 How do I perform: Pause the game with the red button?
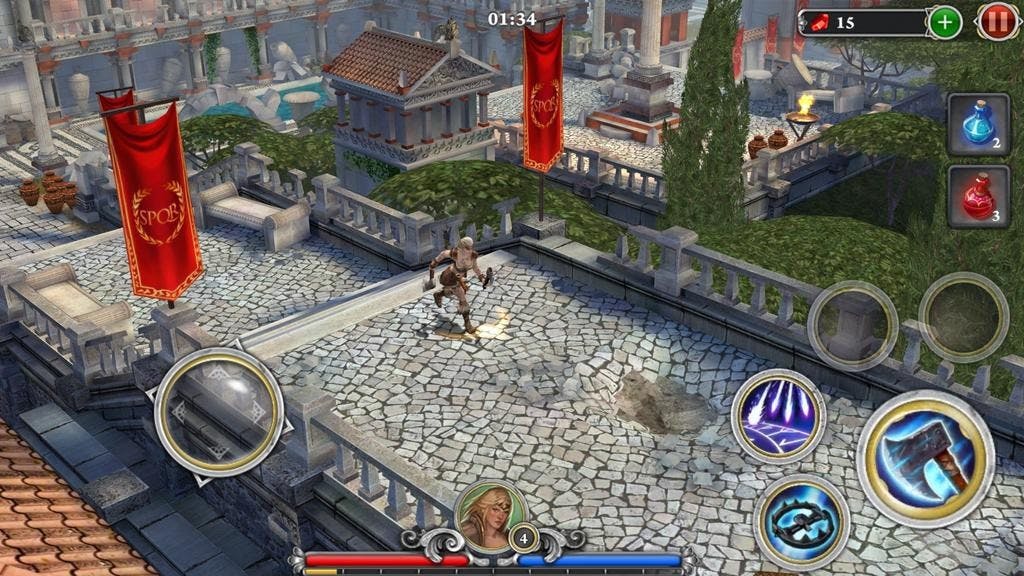pos(997,22)
